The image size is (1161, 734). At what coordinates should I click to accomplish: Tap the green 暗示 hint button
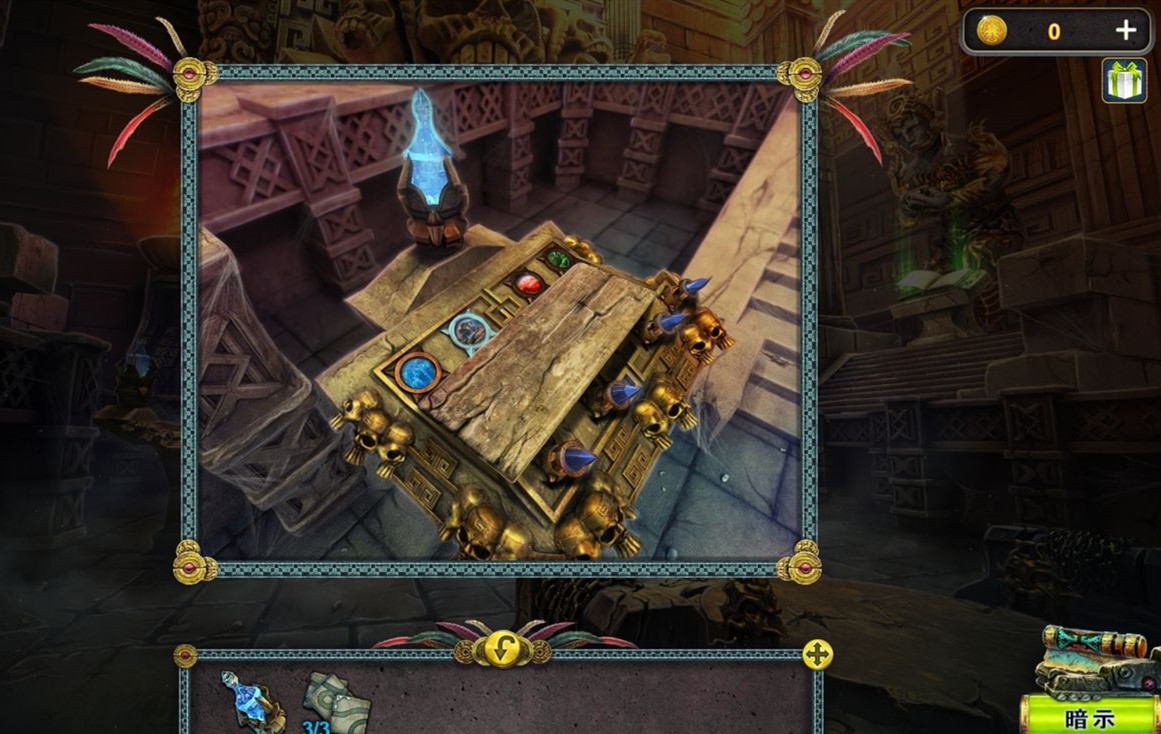(x=1090, y=718)
